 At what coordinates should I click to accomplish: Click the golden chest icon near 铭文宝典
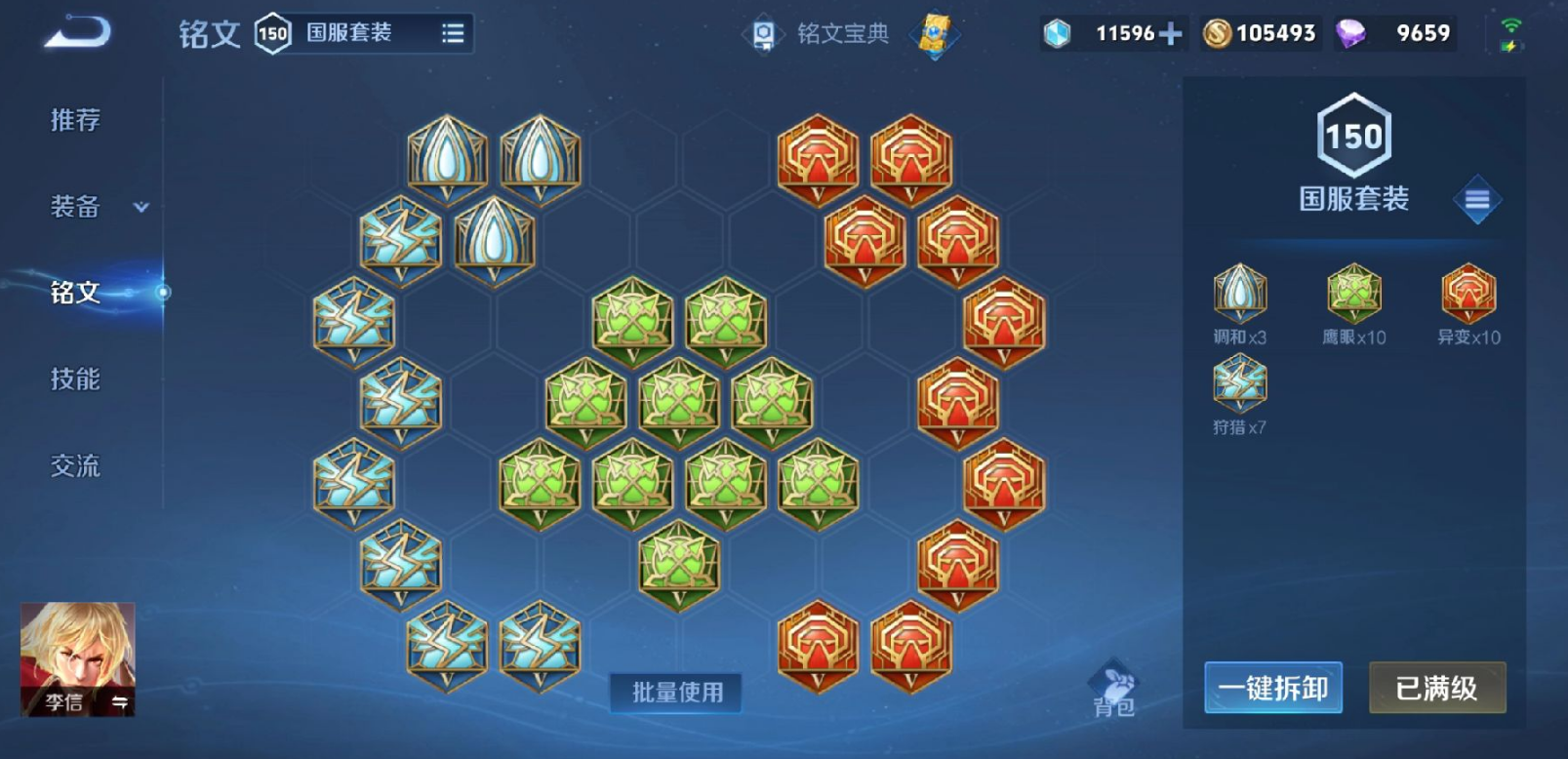[935, 32]
